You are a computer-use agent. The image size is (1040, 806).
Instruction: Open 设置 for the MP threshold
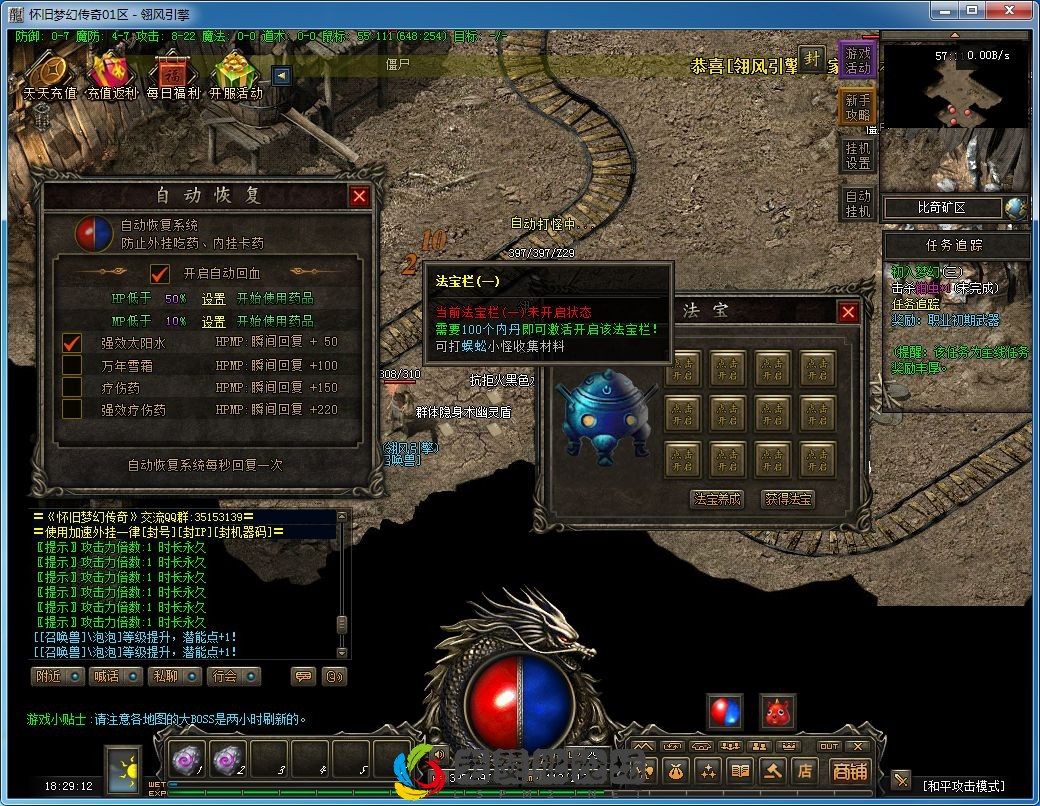click(x=214, y=322)
